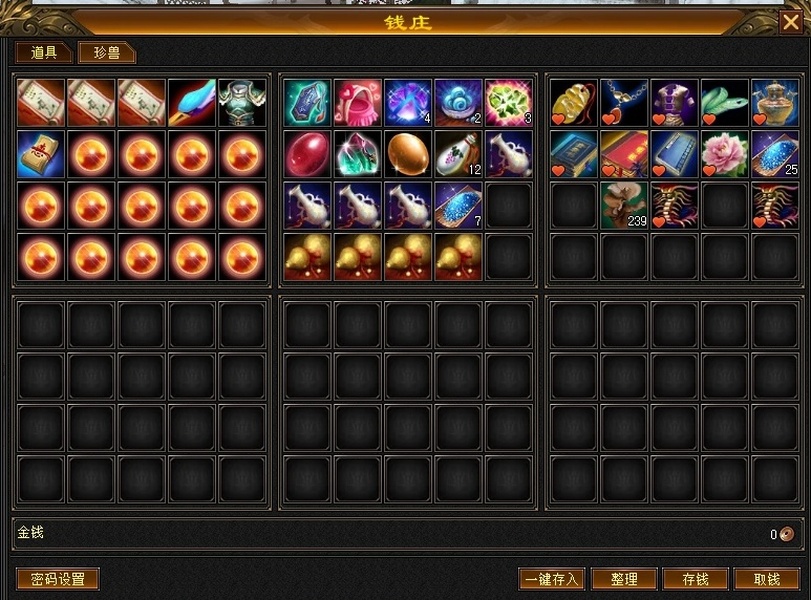Click the 一键存入 deposit-all button
Screen dimensions: 811x600
tap(551, 579)
